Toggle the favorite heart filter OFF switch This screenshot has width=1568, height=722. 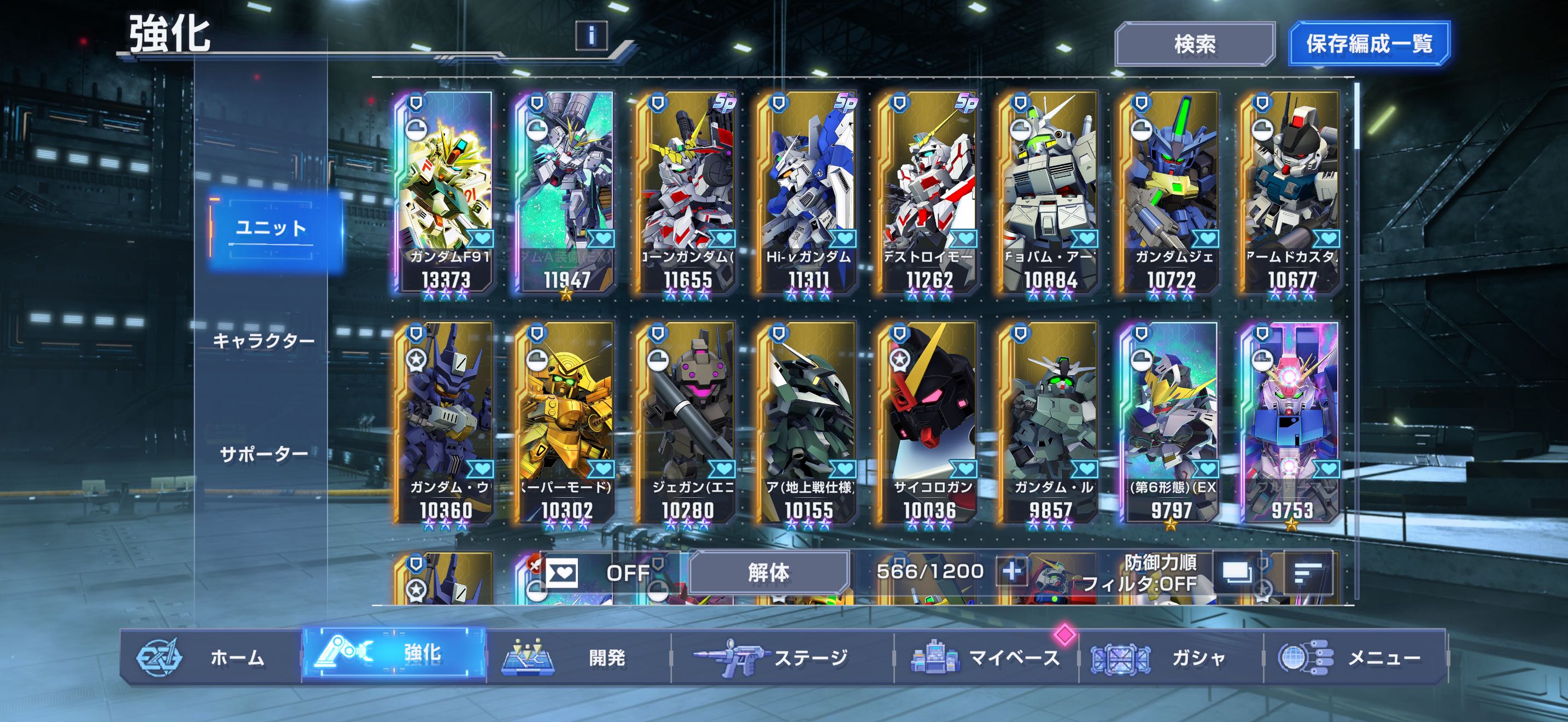(x=600, y=572)
